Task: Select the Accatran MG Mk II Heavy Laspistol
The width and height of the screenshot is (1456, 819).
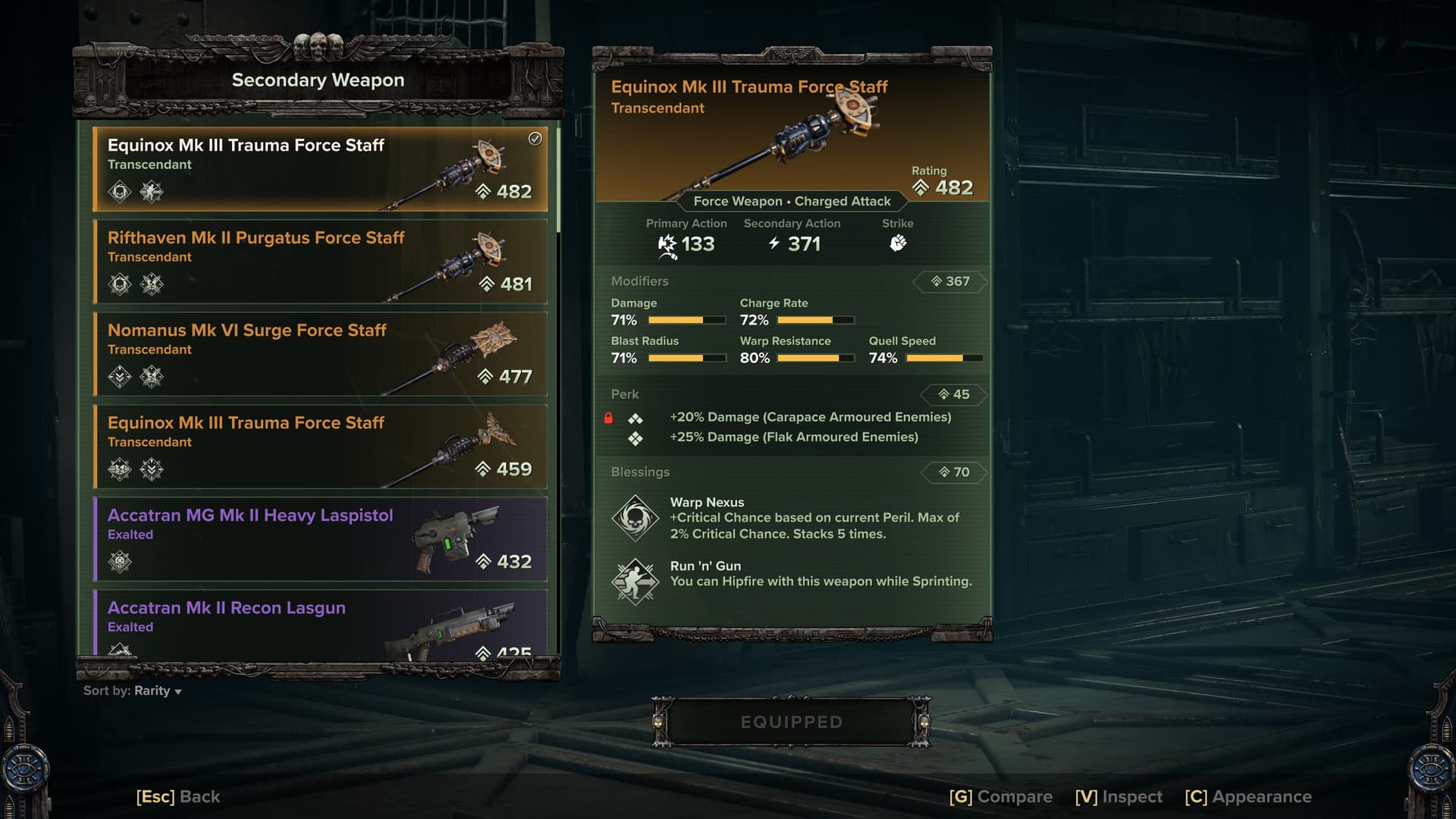Action: tap(320, 538)
